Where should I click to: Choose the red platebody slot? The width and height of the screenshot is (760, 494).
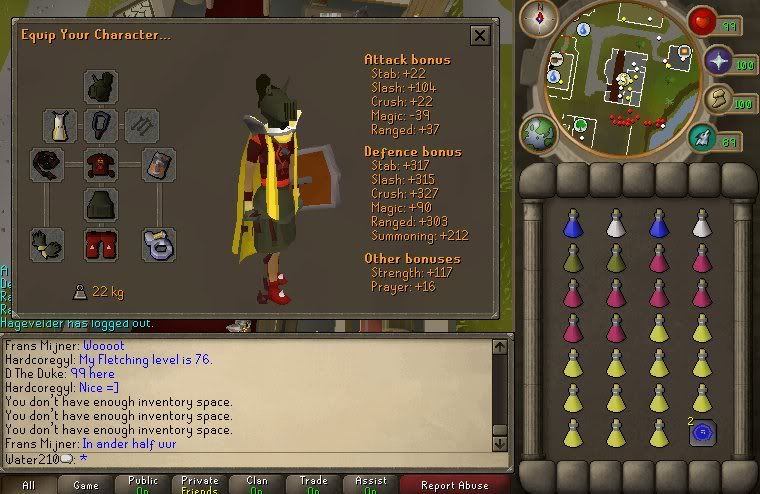[100, 165]
